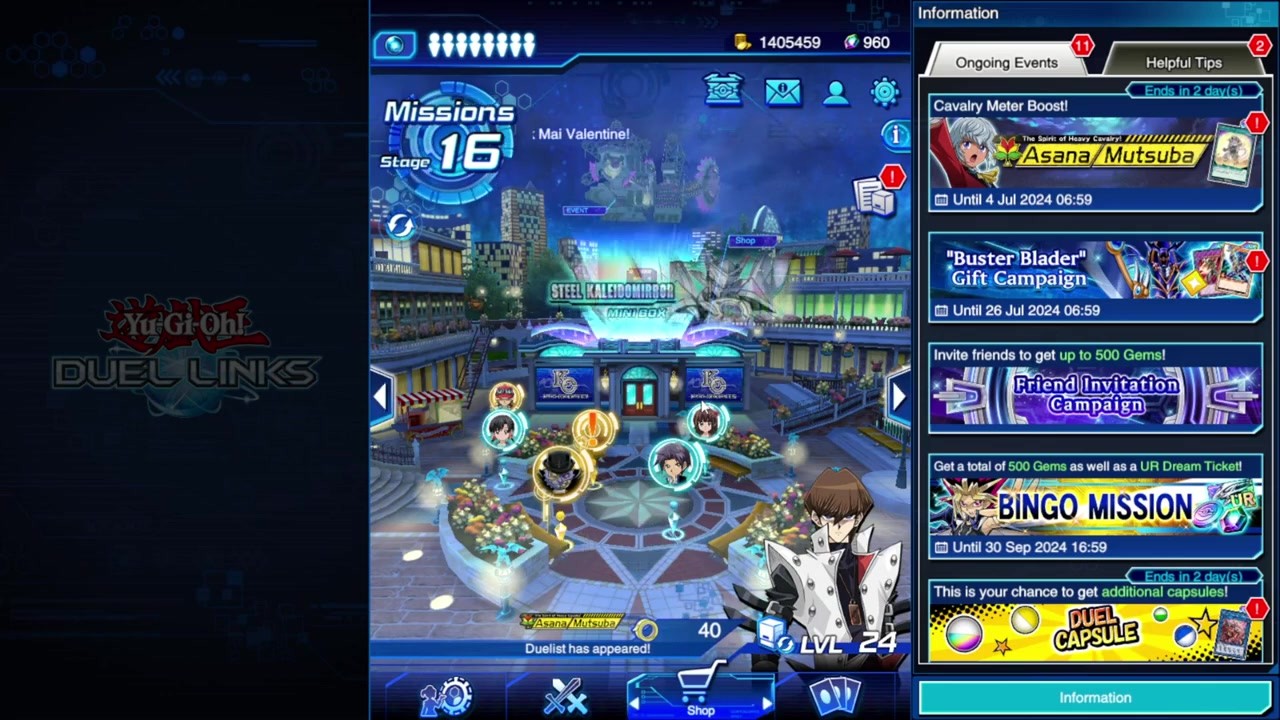Open the Settings gear icon
Screen dimensions: 1280x720
point(885,92)
